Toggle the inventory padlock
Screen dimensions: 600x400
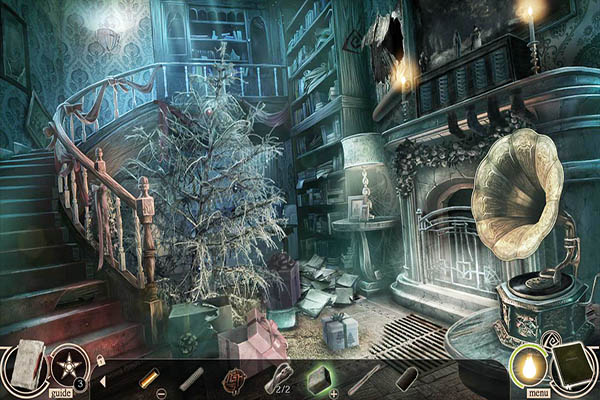(x=100, y=356)
